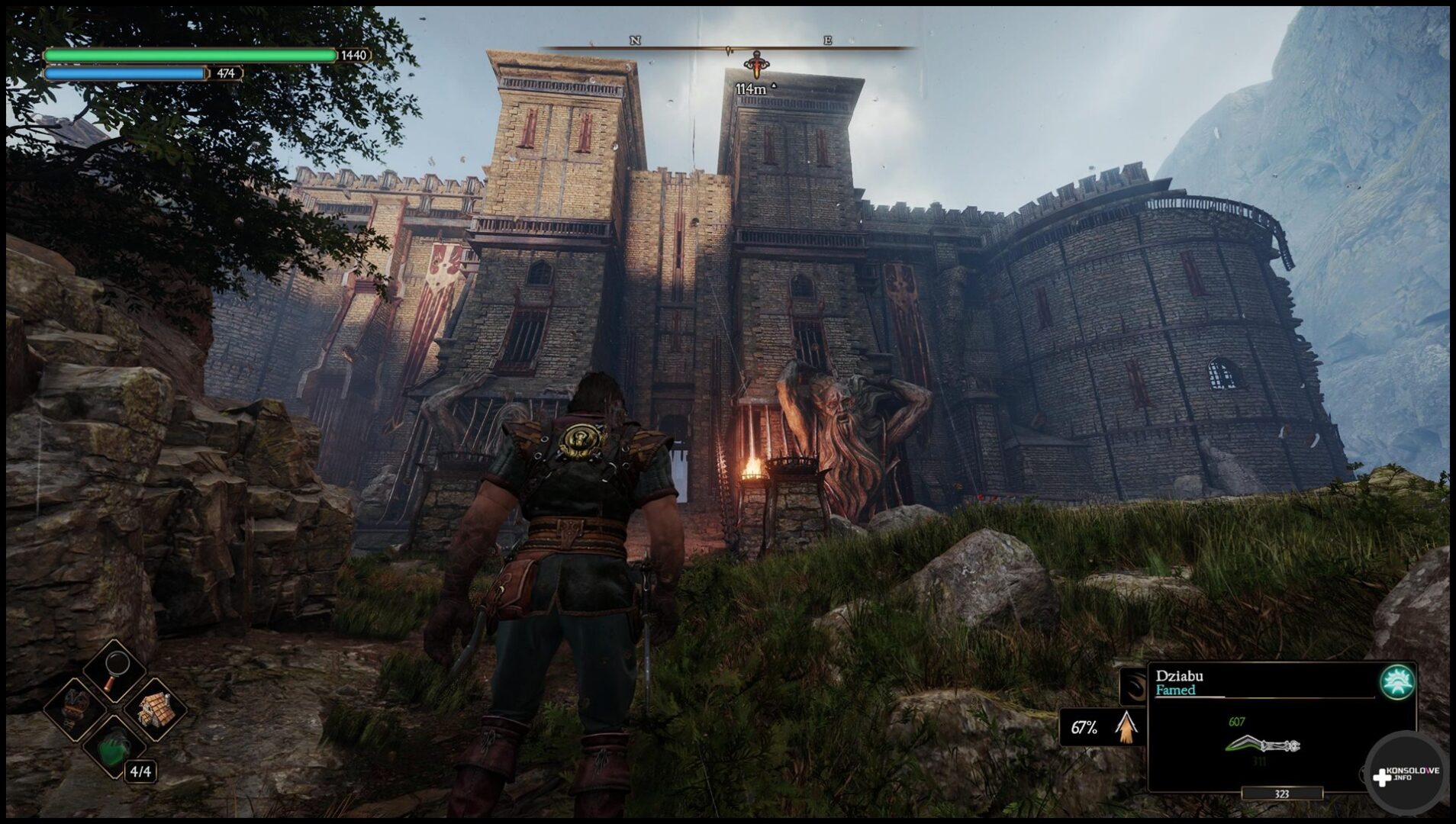Choose the house icon quick slot

click(x=155, y=710)
